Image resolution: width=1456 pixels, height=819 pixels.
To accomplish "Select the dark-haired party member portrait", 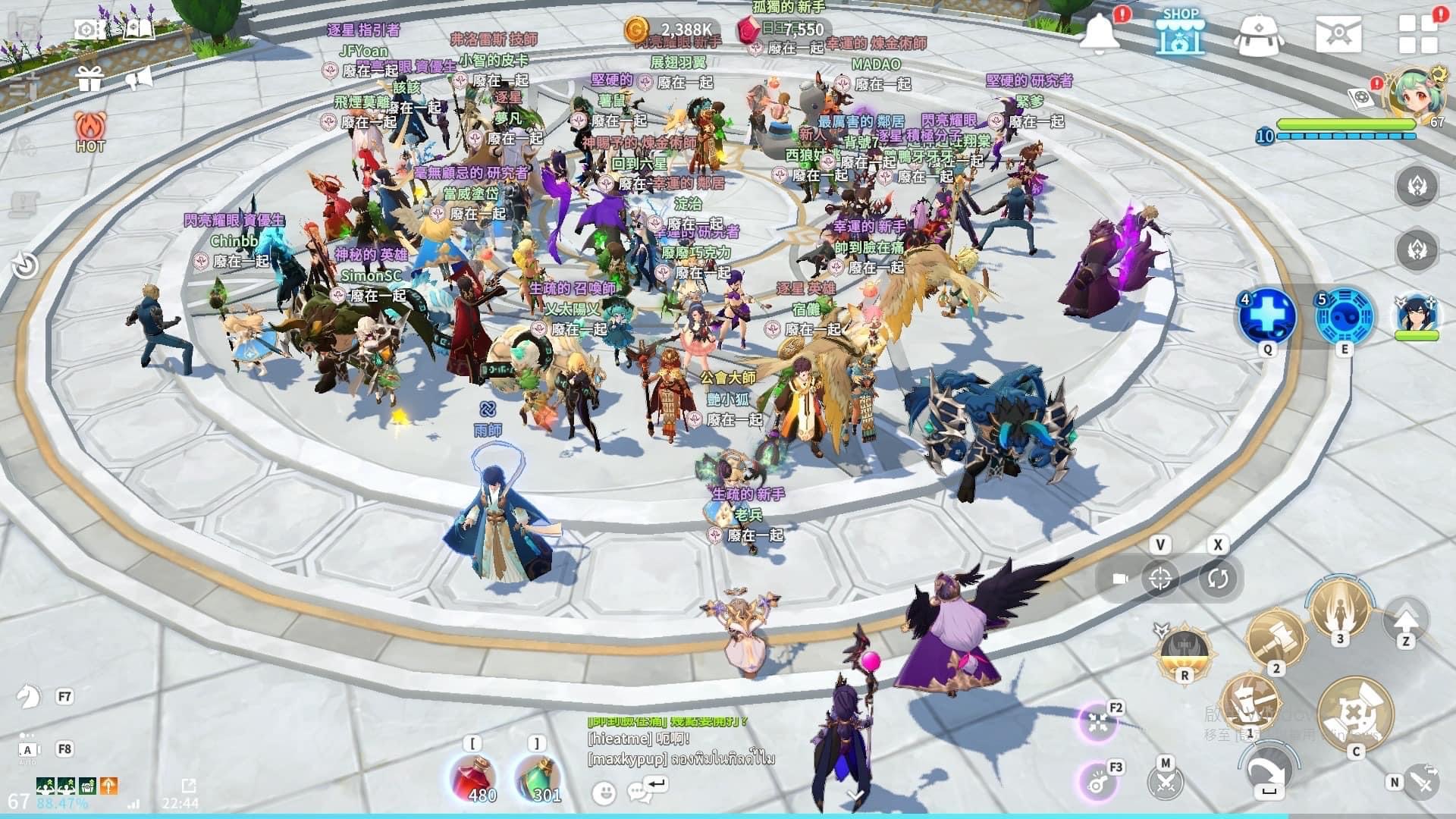I will click(x=1416, y=312).
